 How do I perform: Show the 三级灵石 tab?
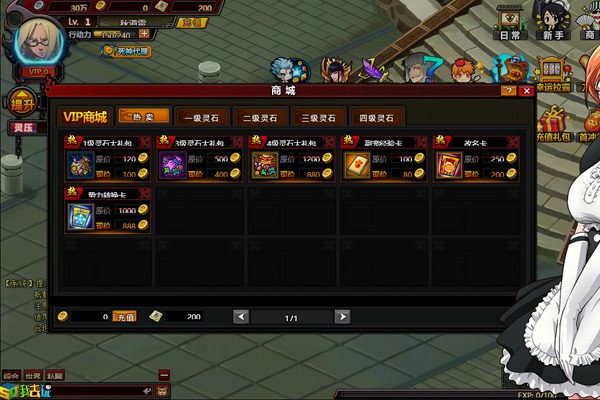click(320, 117)
